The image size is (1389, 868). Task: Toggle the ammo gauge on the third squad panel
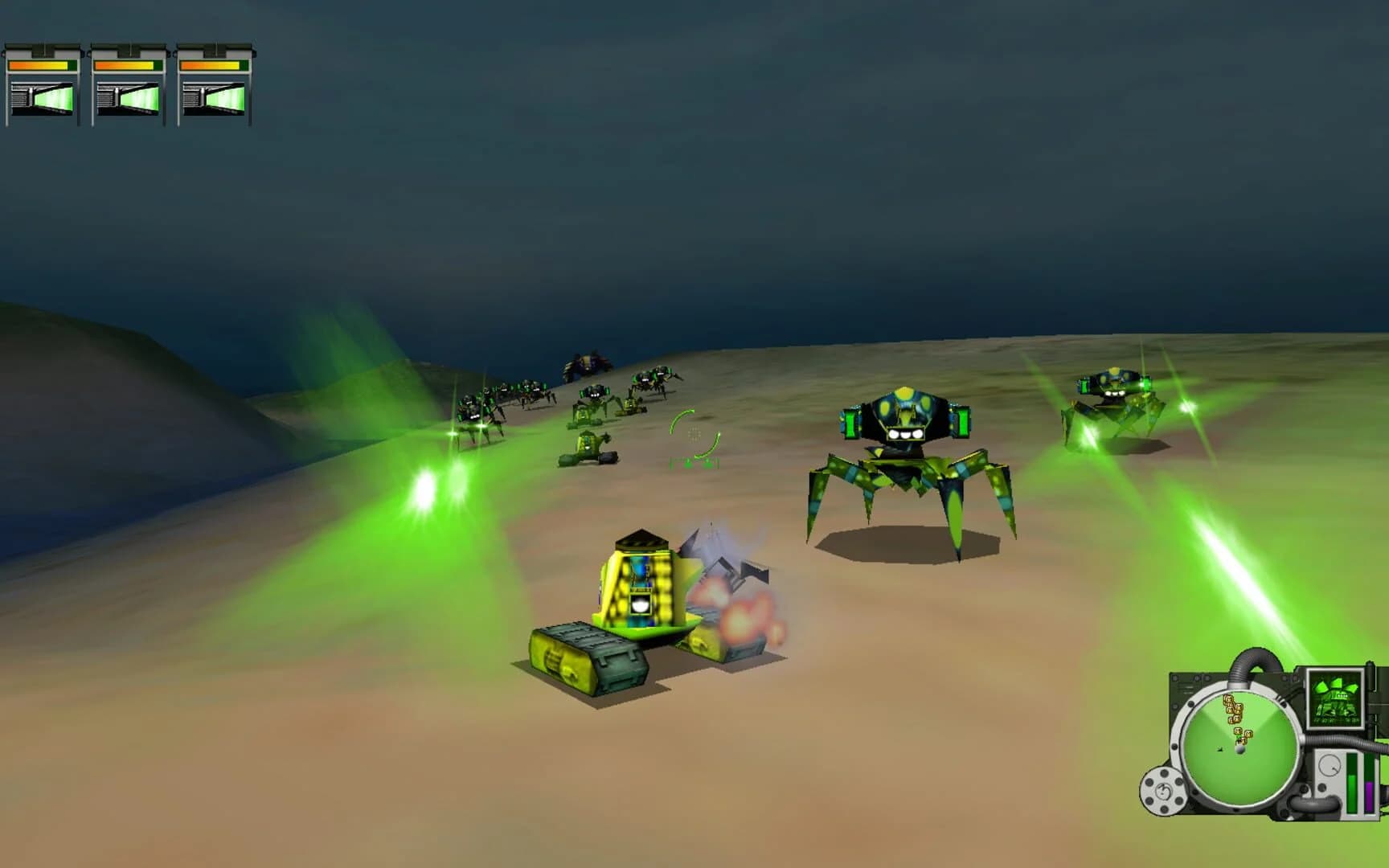click(211, 98)
